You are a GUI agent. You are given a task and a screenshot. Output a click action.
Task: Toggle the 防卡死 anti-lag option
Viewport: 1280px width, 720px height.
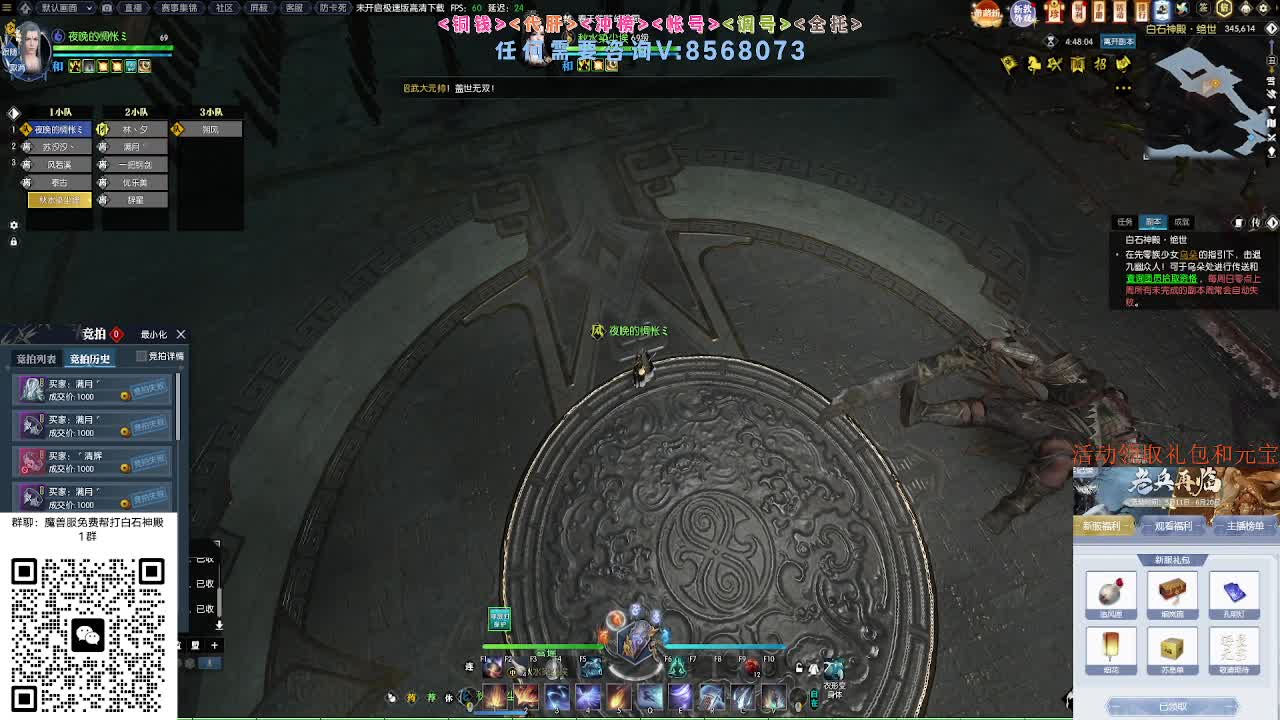(x=333, y=8)
